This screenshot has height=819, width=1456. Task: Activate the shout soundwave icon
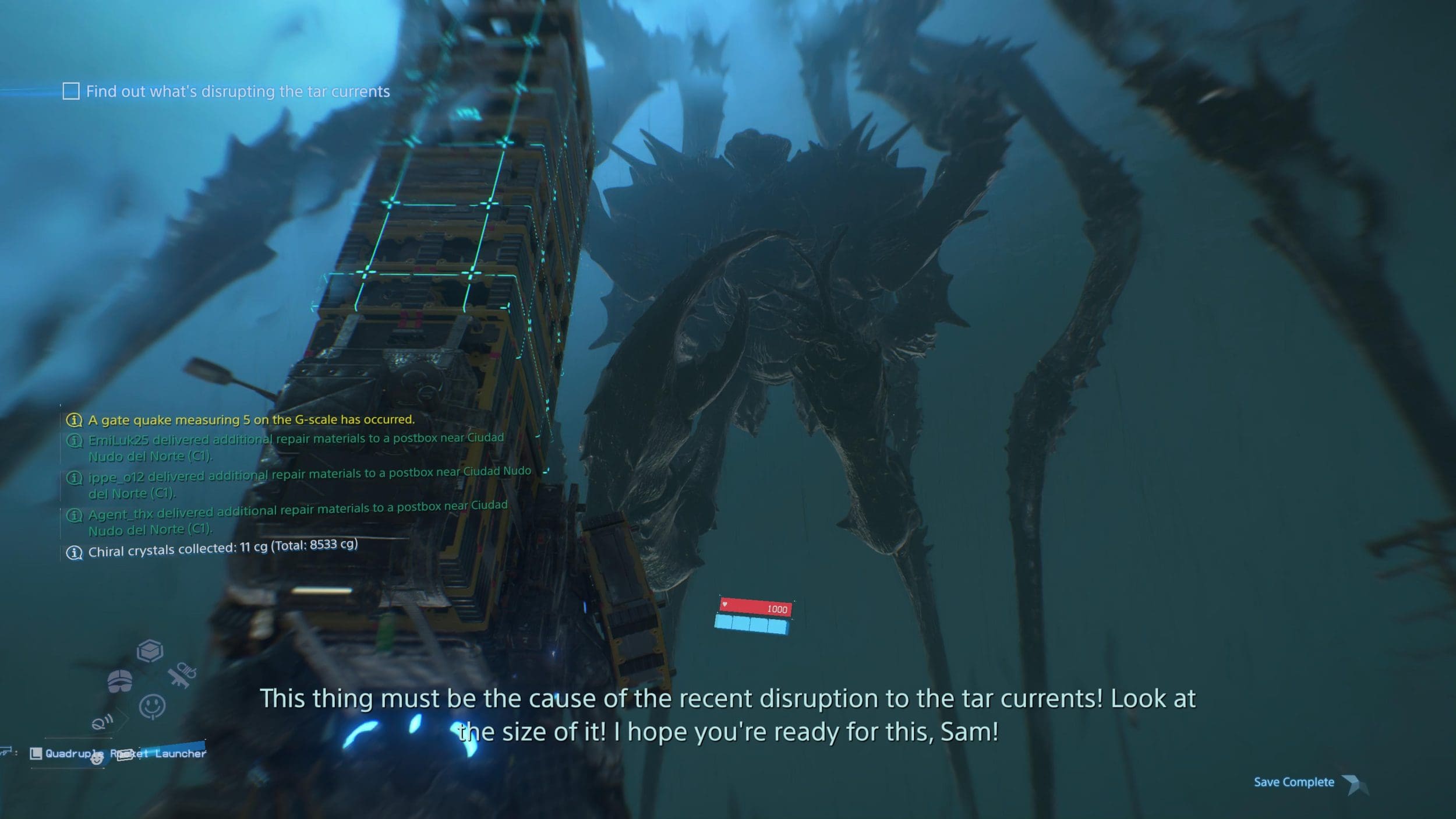(103, 723)
